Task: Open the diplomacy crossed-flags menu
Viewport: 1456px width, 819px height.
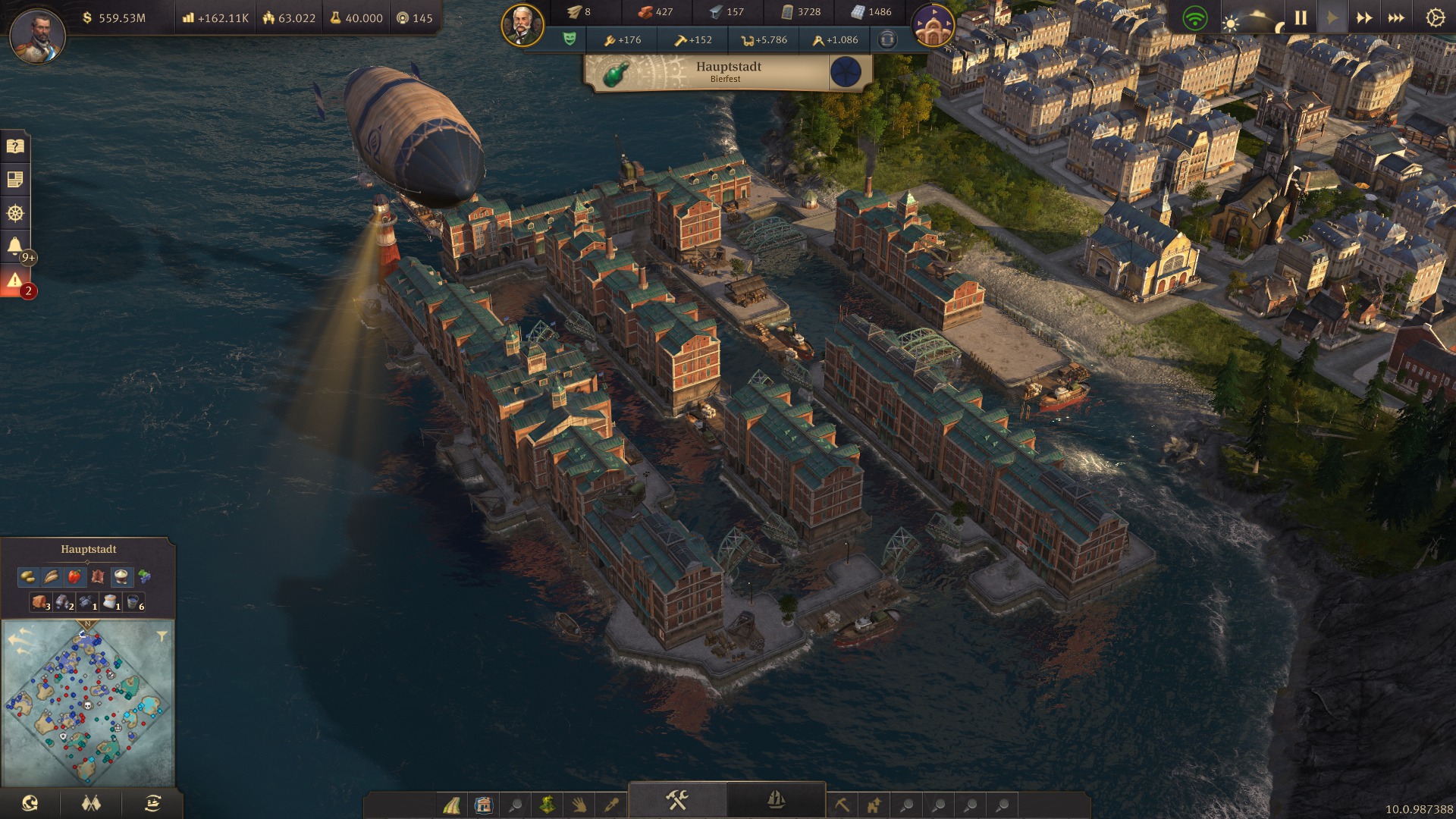Action: point(91,803)
